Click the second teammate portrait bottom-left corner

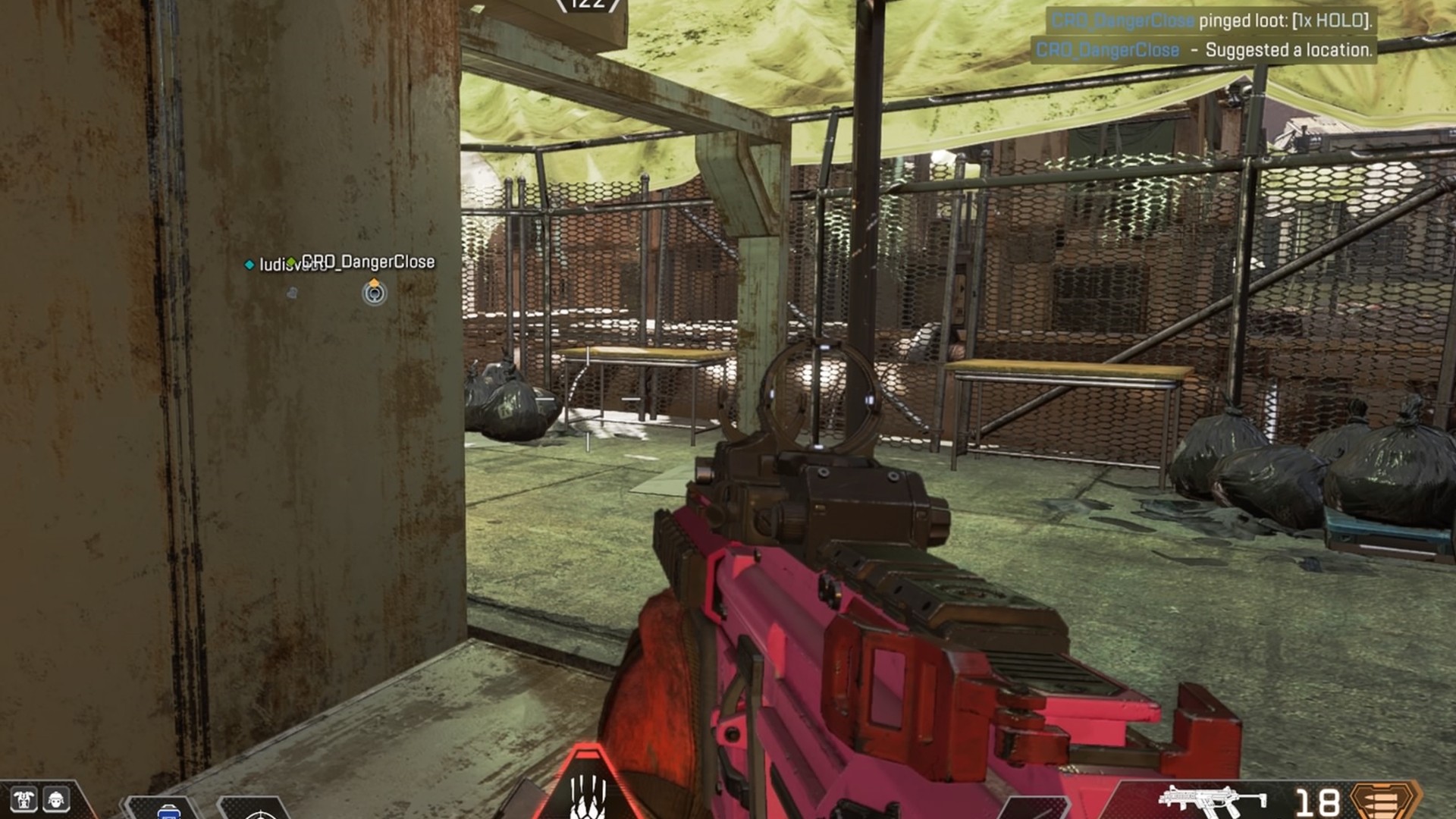(56, 800)
